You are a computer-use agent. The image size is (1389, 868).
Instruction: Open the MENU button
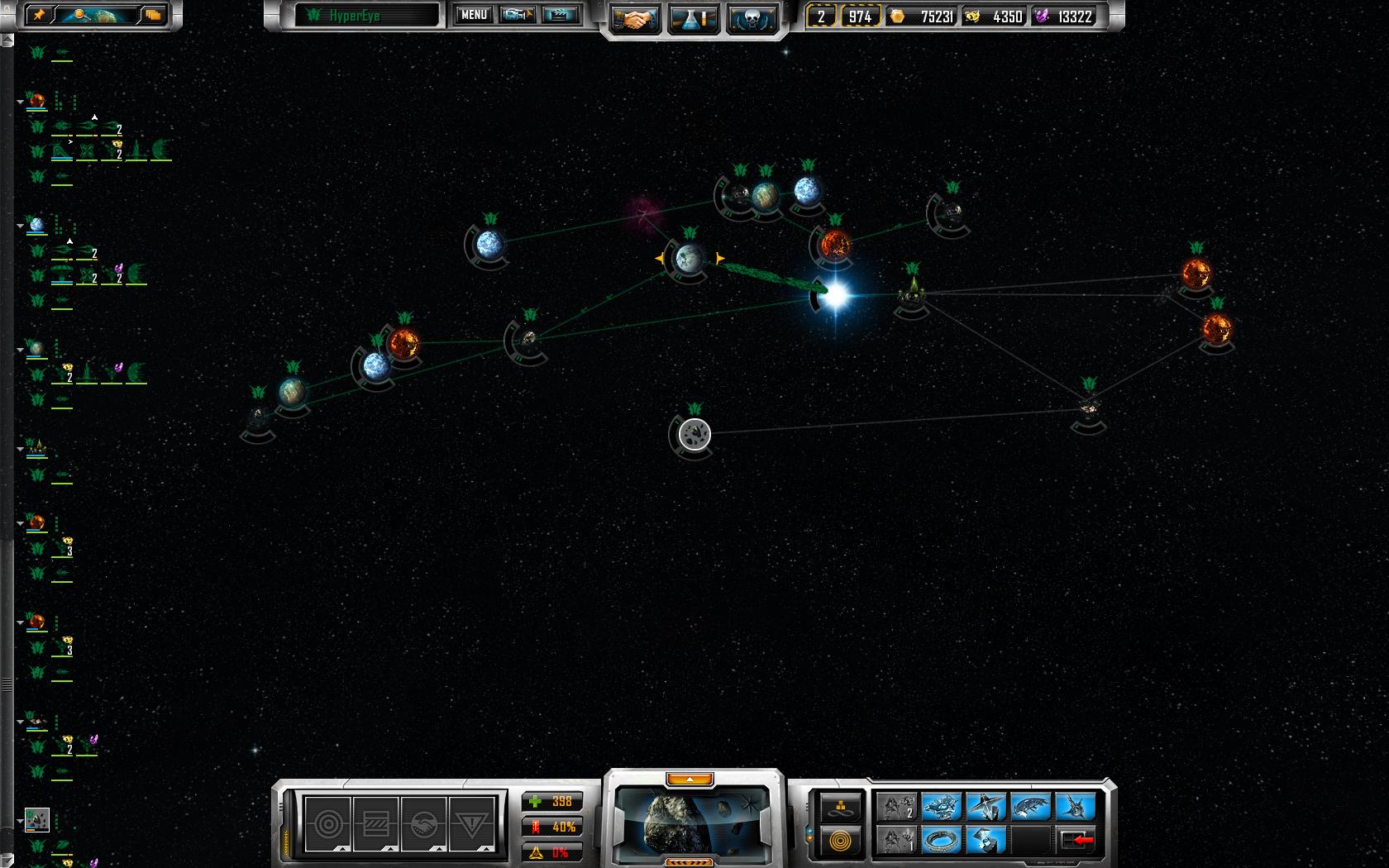click(474, 15)
